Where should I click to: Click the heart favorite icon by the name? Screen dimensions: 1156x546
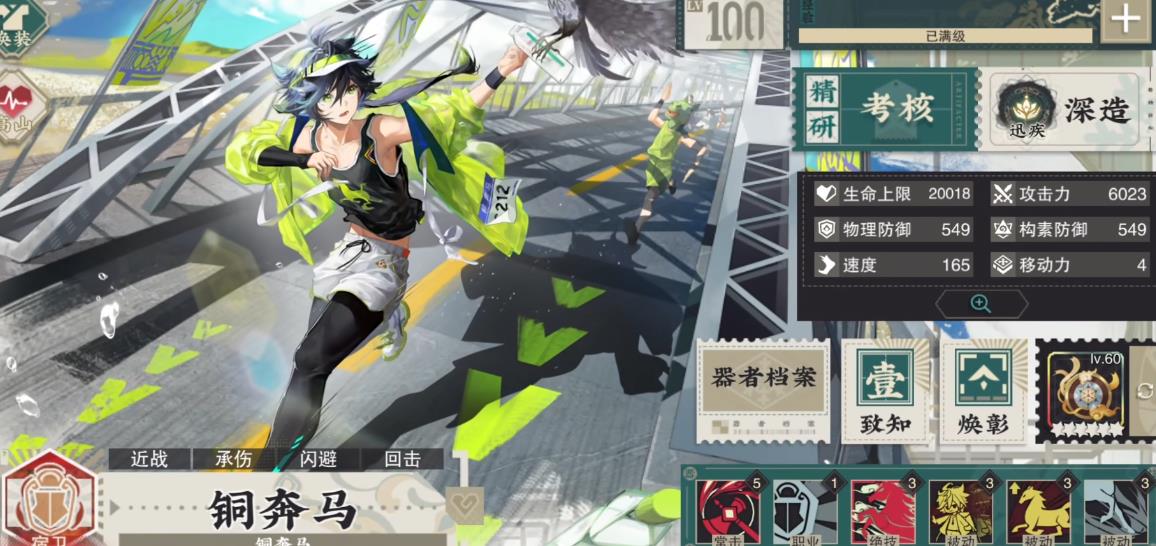464,504
